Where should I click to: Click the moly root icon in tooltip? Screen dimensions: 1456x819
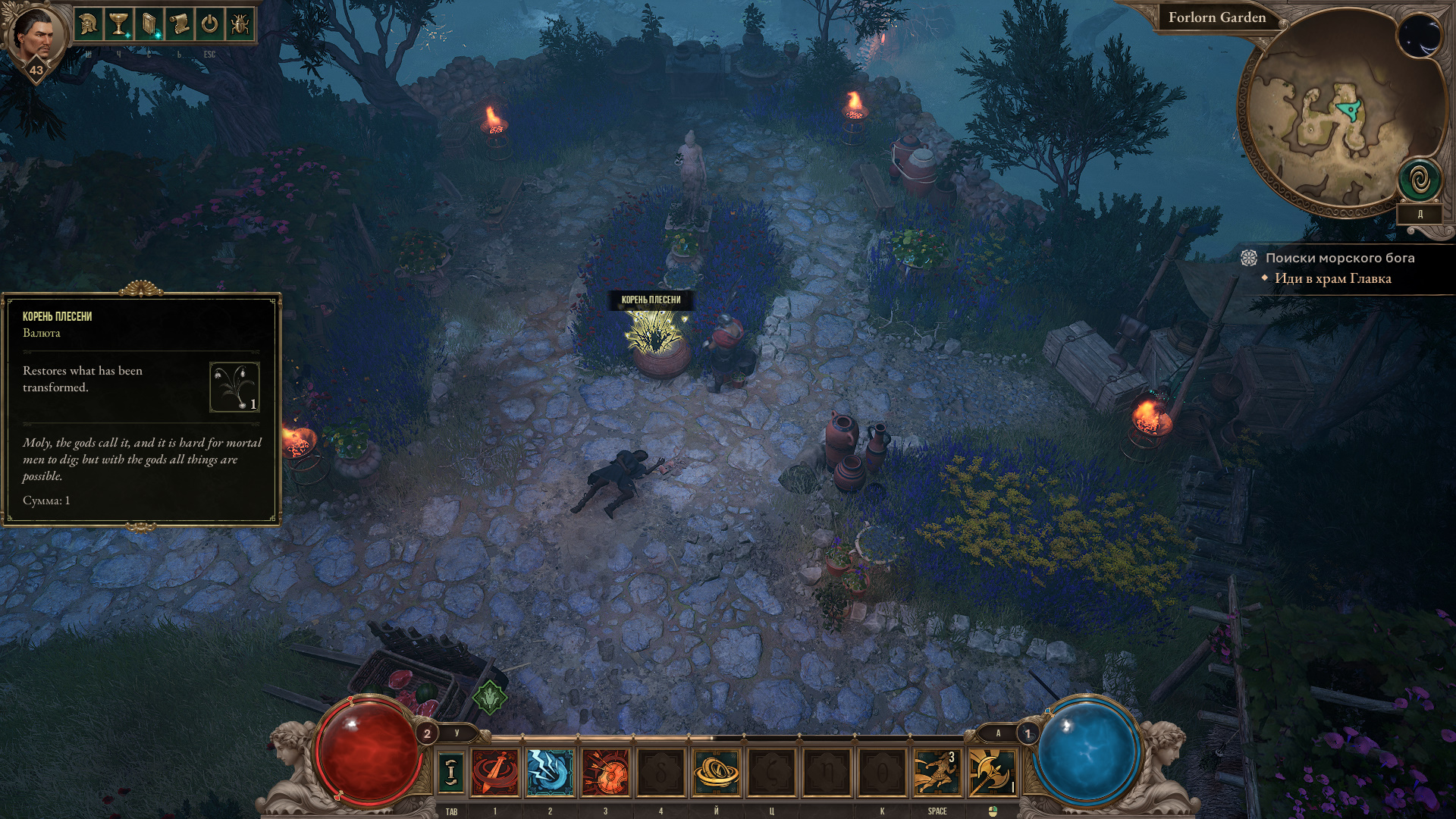coord(234,387)
